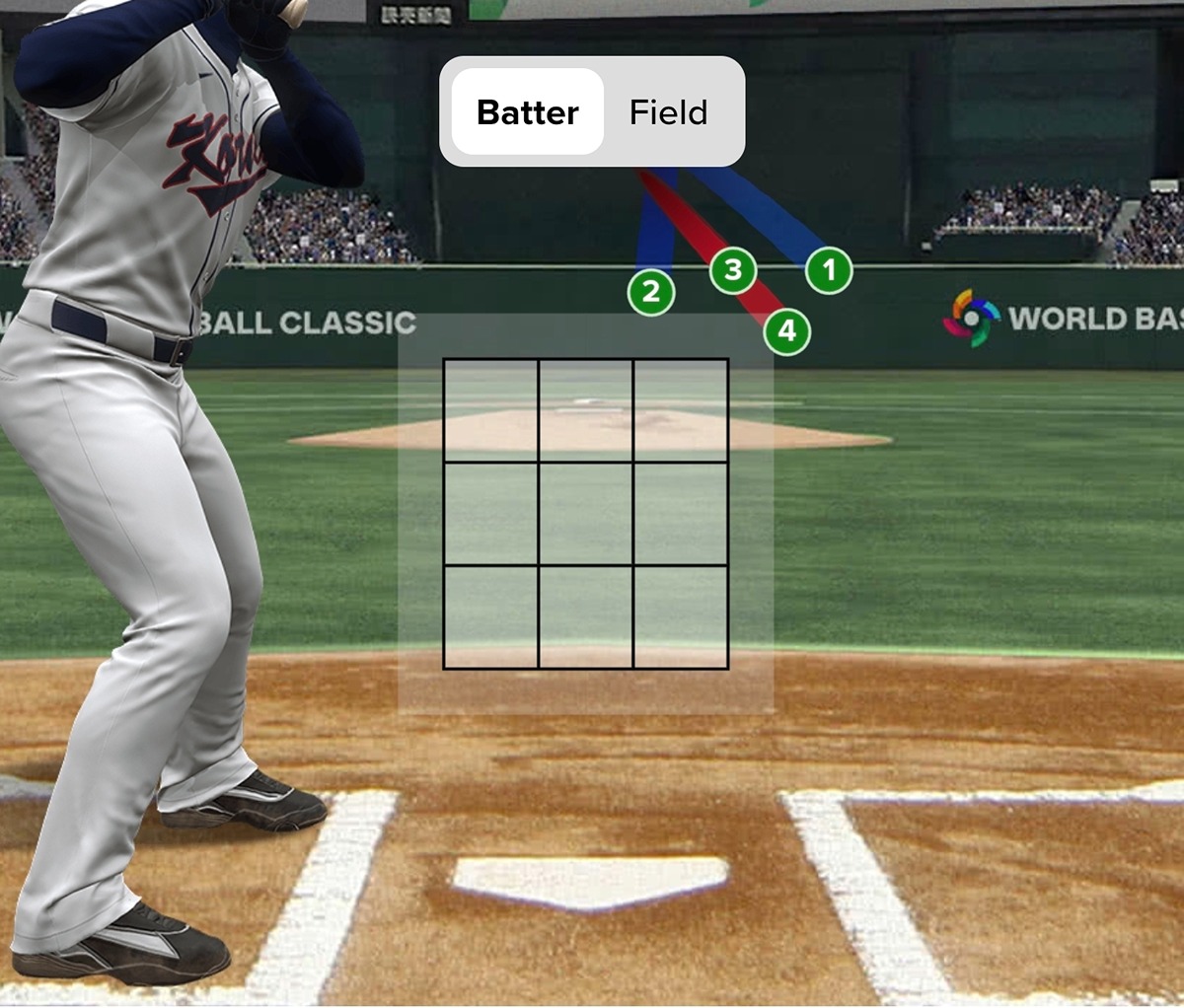Select the Batter view tab
This screenshot has width=1184, height=1008.
point(528,112)
